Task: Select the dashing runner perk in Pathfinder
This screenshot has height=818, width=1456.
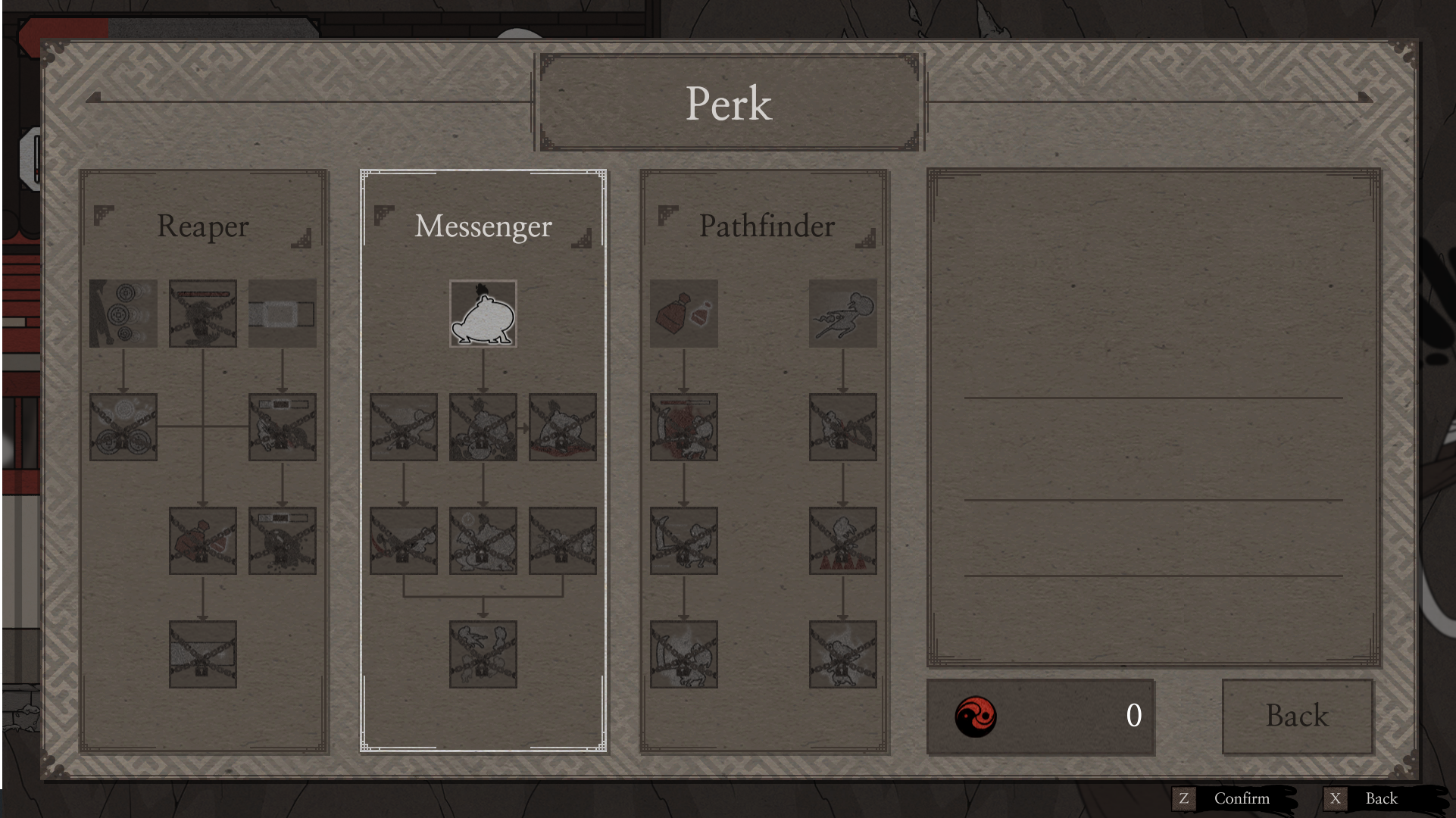Action: (843, 313)
